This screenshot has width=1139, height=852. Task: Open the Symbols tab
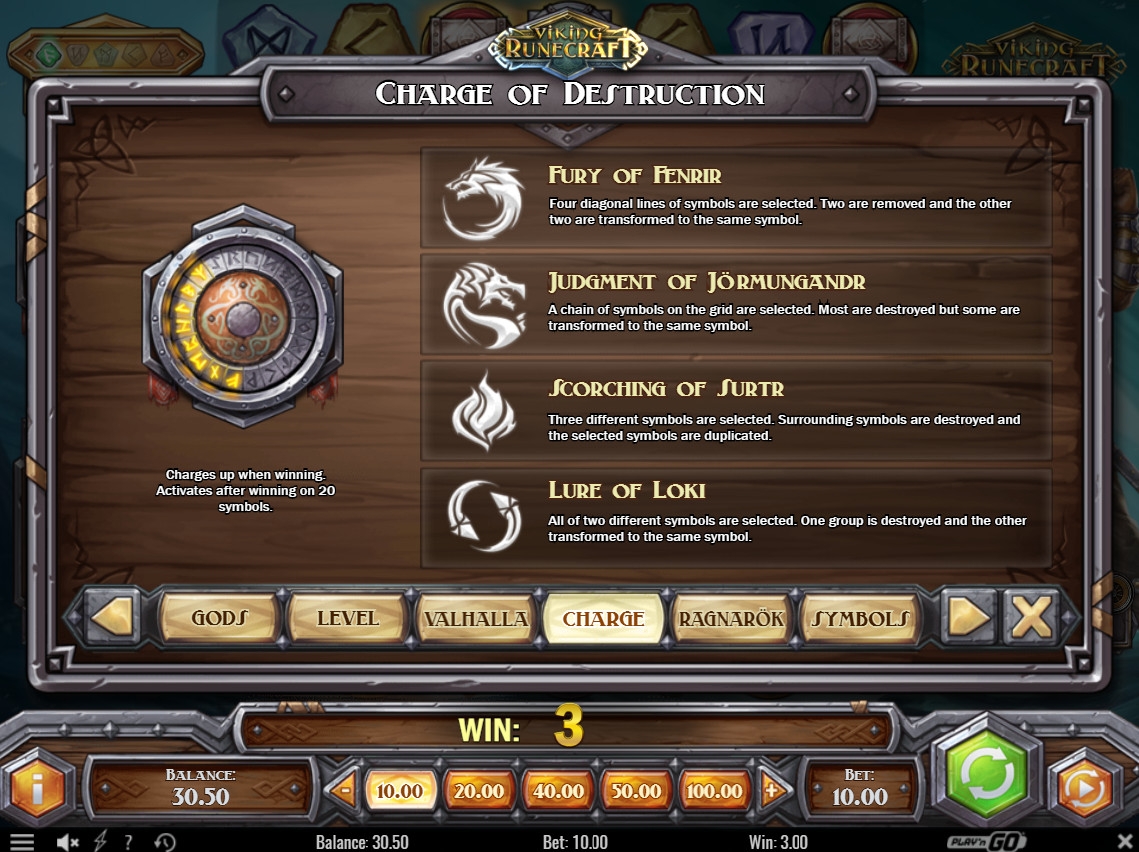click(860, 618)
